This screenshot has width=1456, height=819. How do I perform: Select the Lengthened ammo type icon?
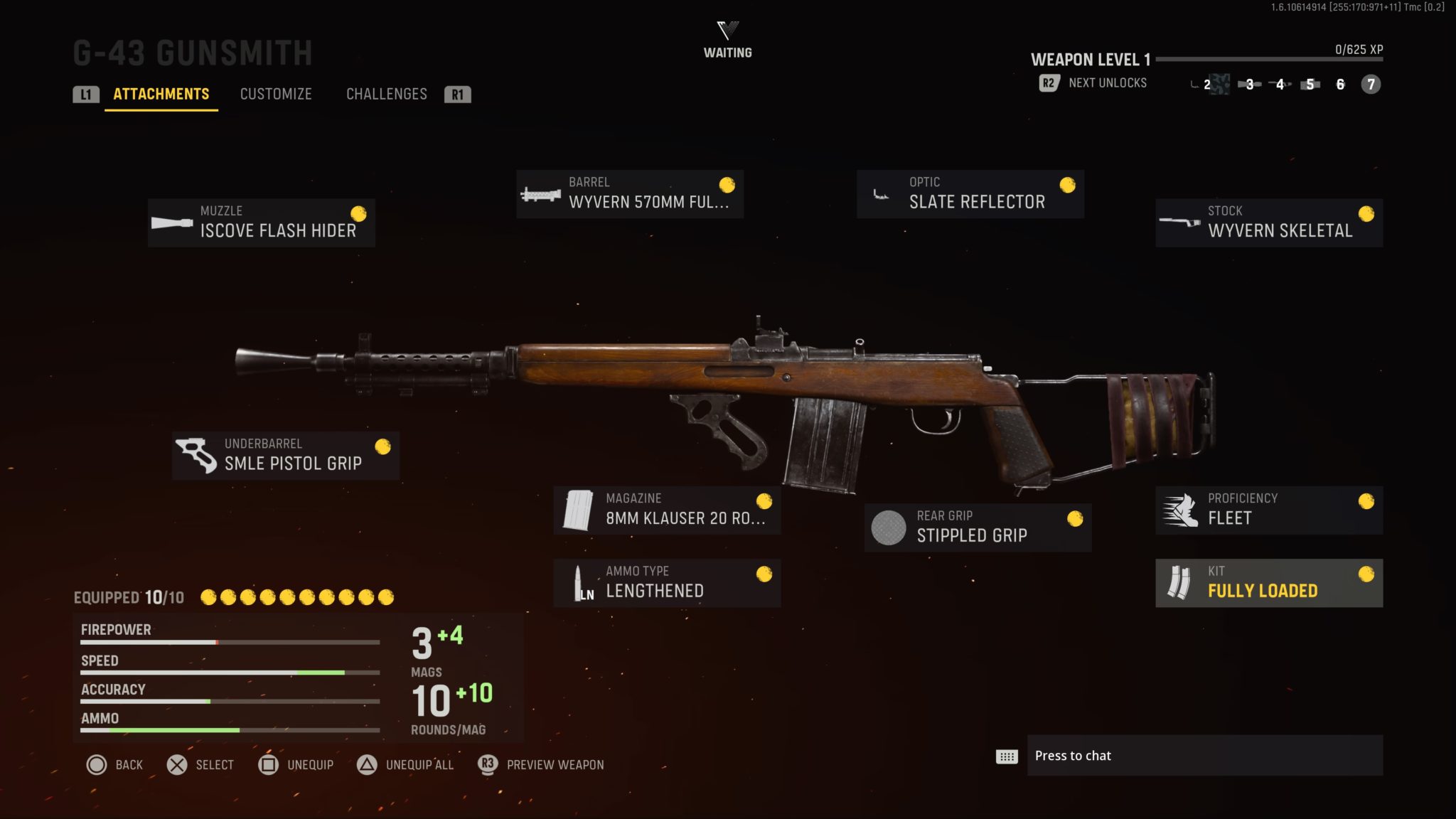(x=581, y=582)
